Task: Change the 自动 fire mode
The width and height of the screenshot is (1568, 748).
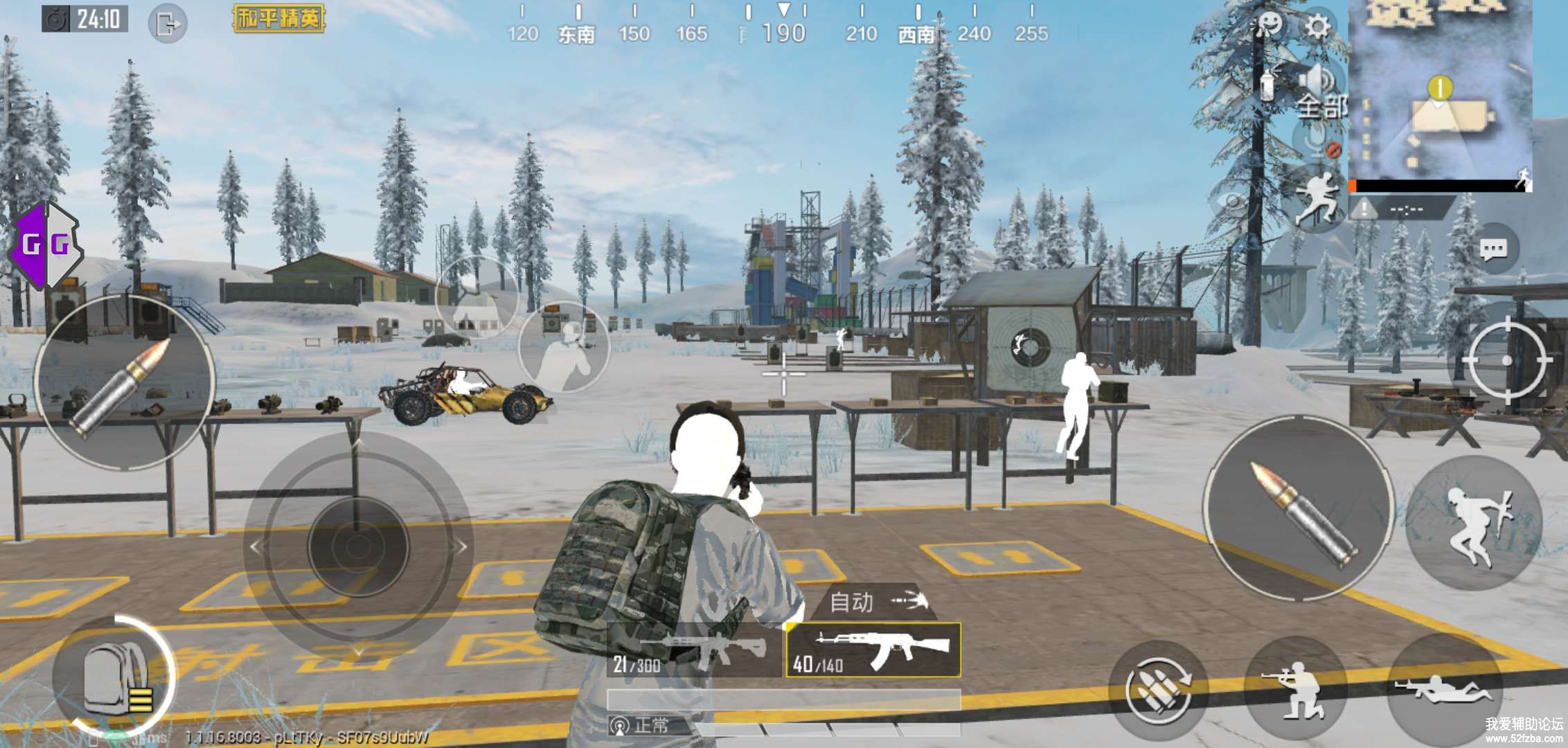Action: pos(875,601)
